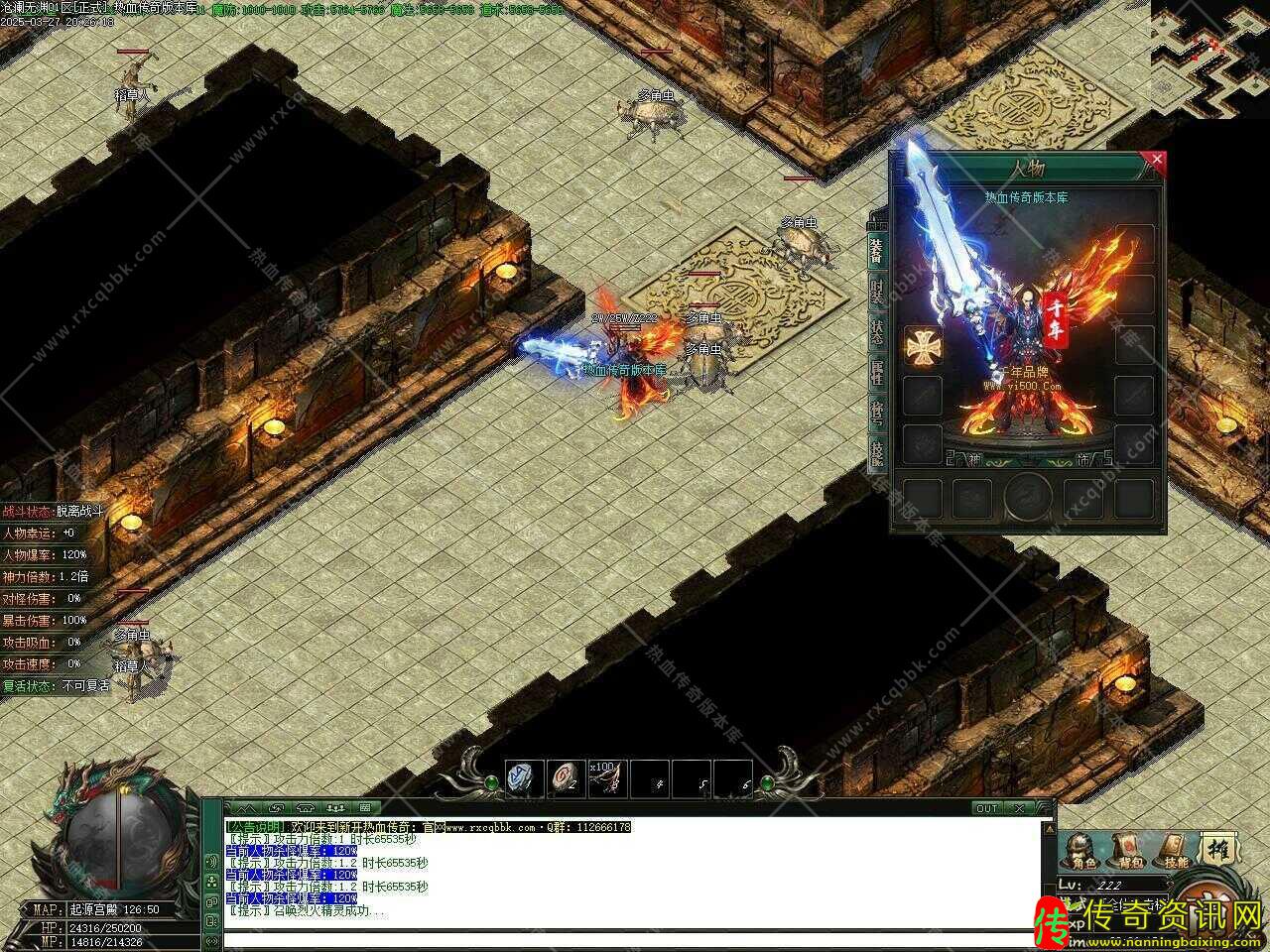Click the telephone-icon chat toolbar button
The image size is (1270, 952).
pos(305,808)
